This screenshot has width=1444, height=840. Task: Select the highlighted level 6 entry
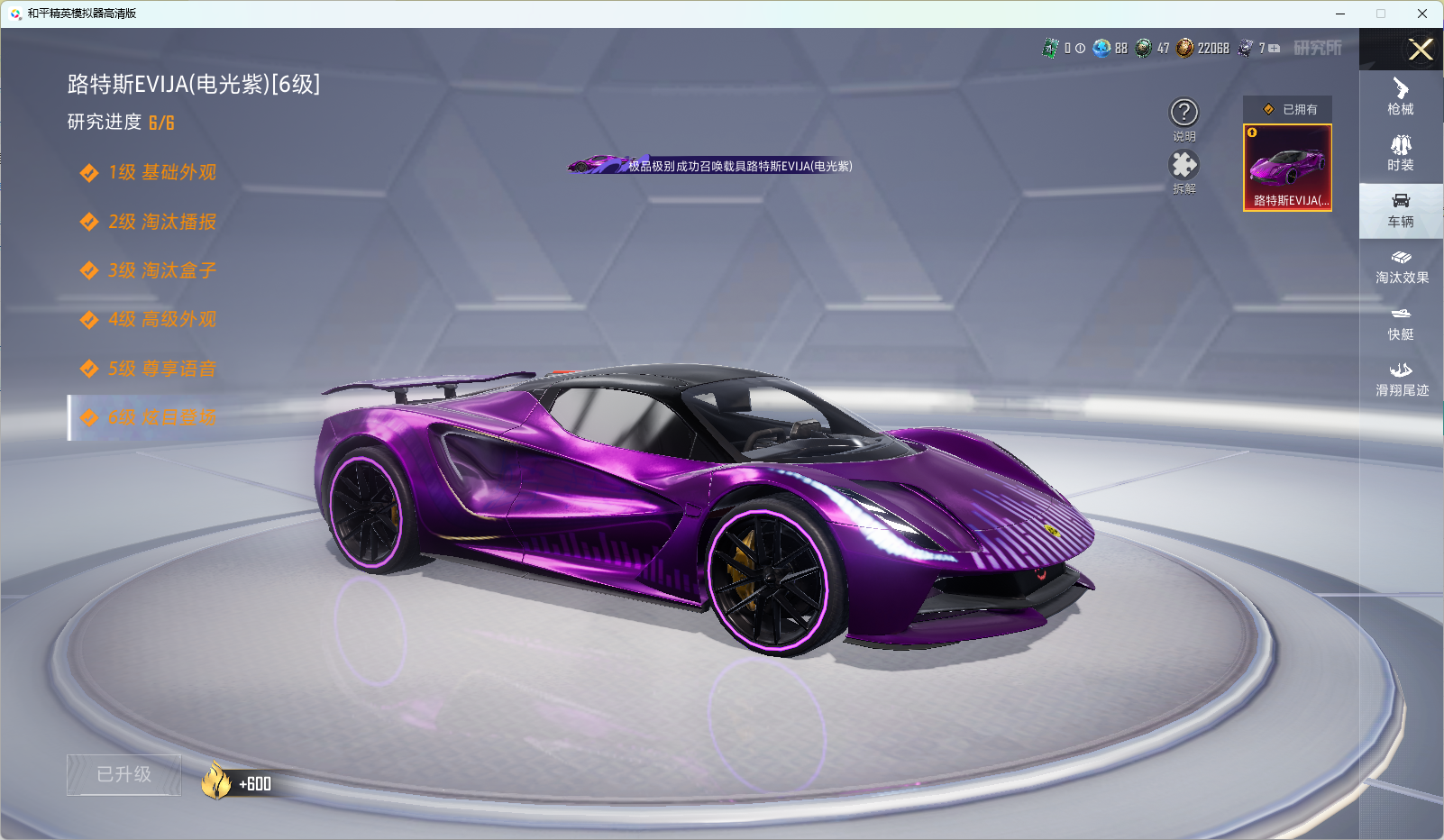(x=162, y=417)
